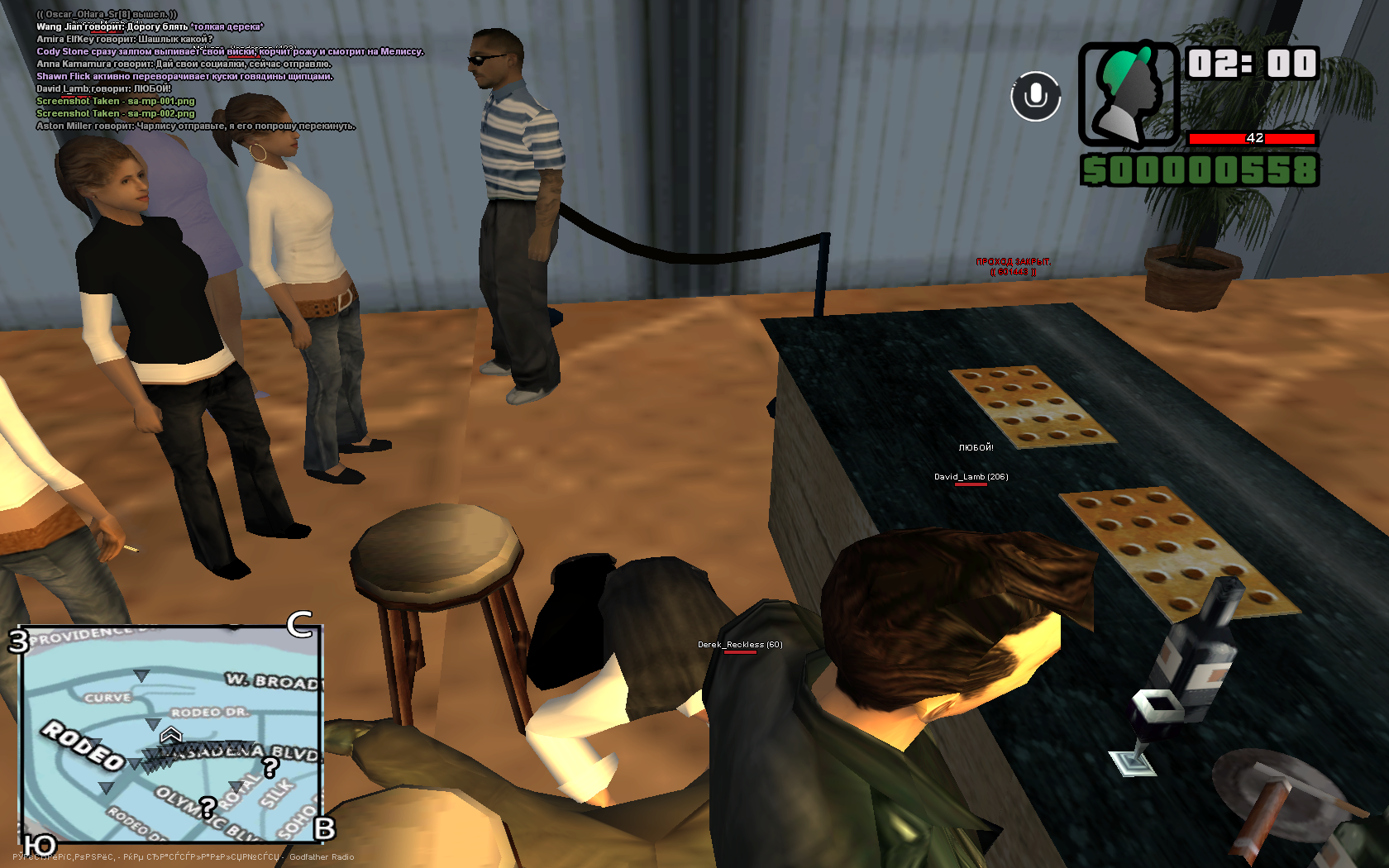Click the chat log messages area
The width and height of the screenshot is (1389, 868).
(x=198, y=70)
